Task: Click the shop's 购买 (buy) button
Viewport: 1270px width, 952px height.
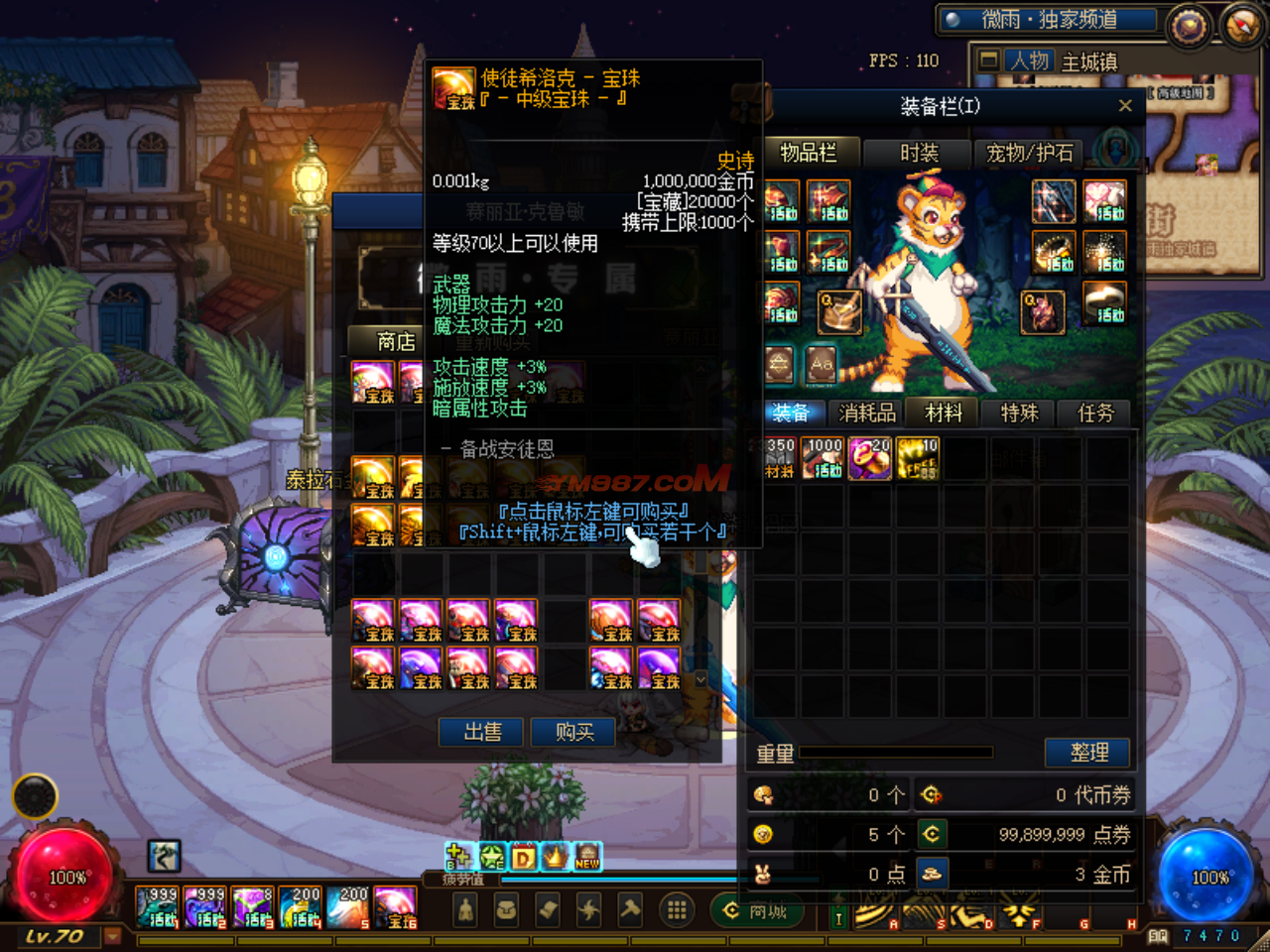Action: (573, 733)
